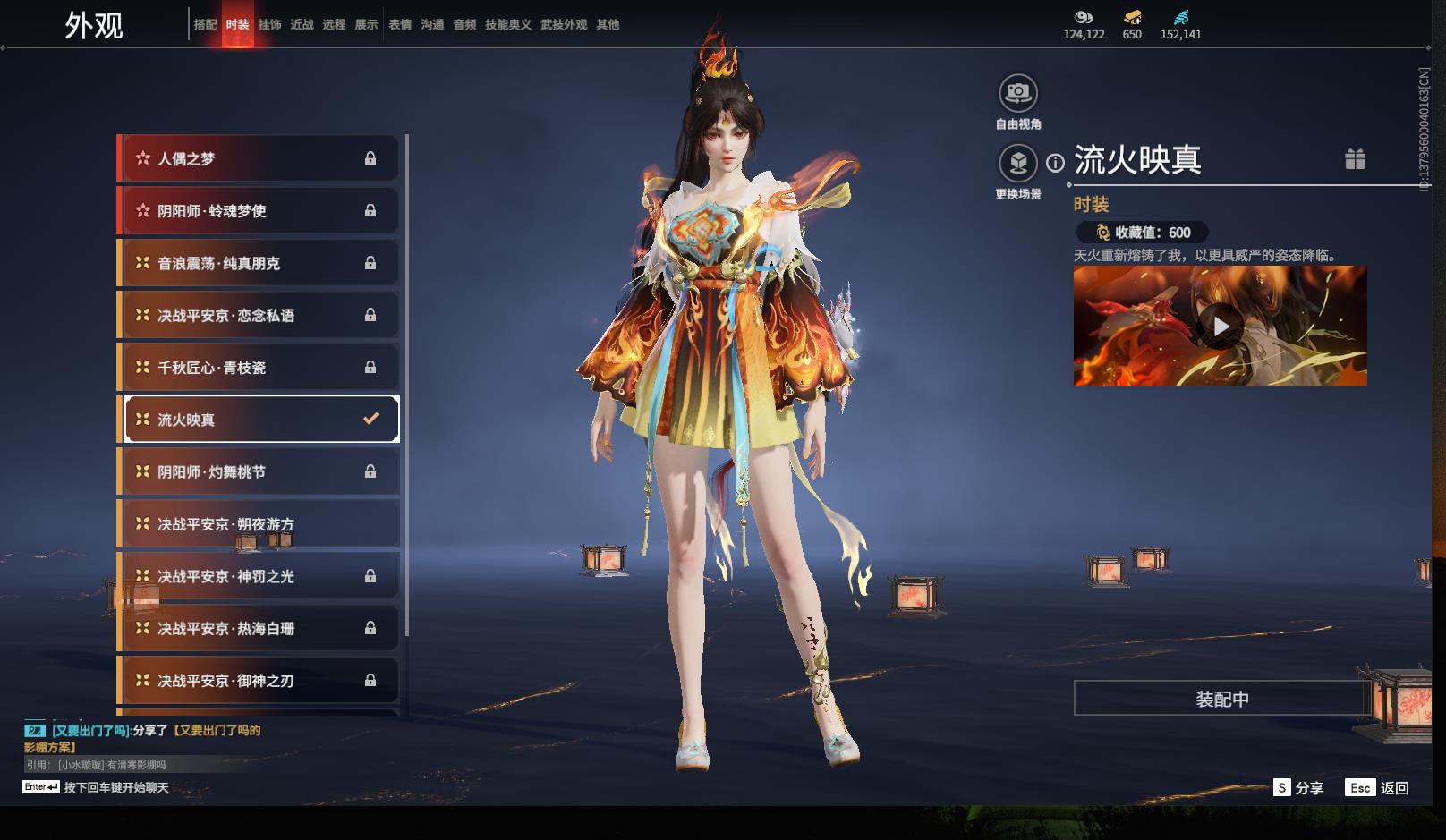
Task: Pick 音浪震荡·纯真朋克 from the outfit list
Action: pyautogui.click(x=259, y=263)
